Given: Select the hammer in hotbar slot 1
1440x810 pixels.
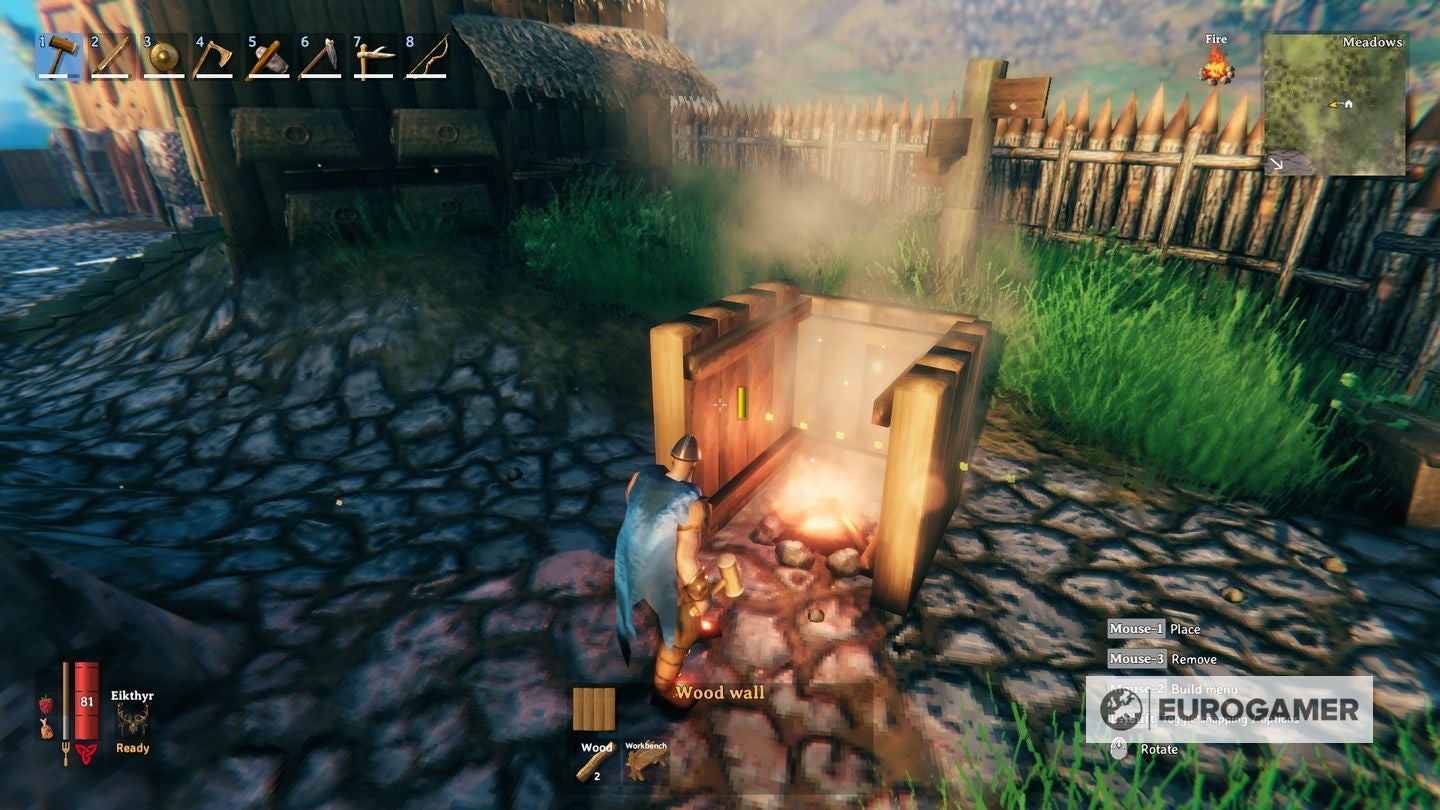Looking at the screenshot, I should [x=58, y=58].
